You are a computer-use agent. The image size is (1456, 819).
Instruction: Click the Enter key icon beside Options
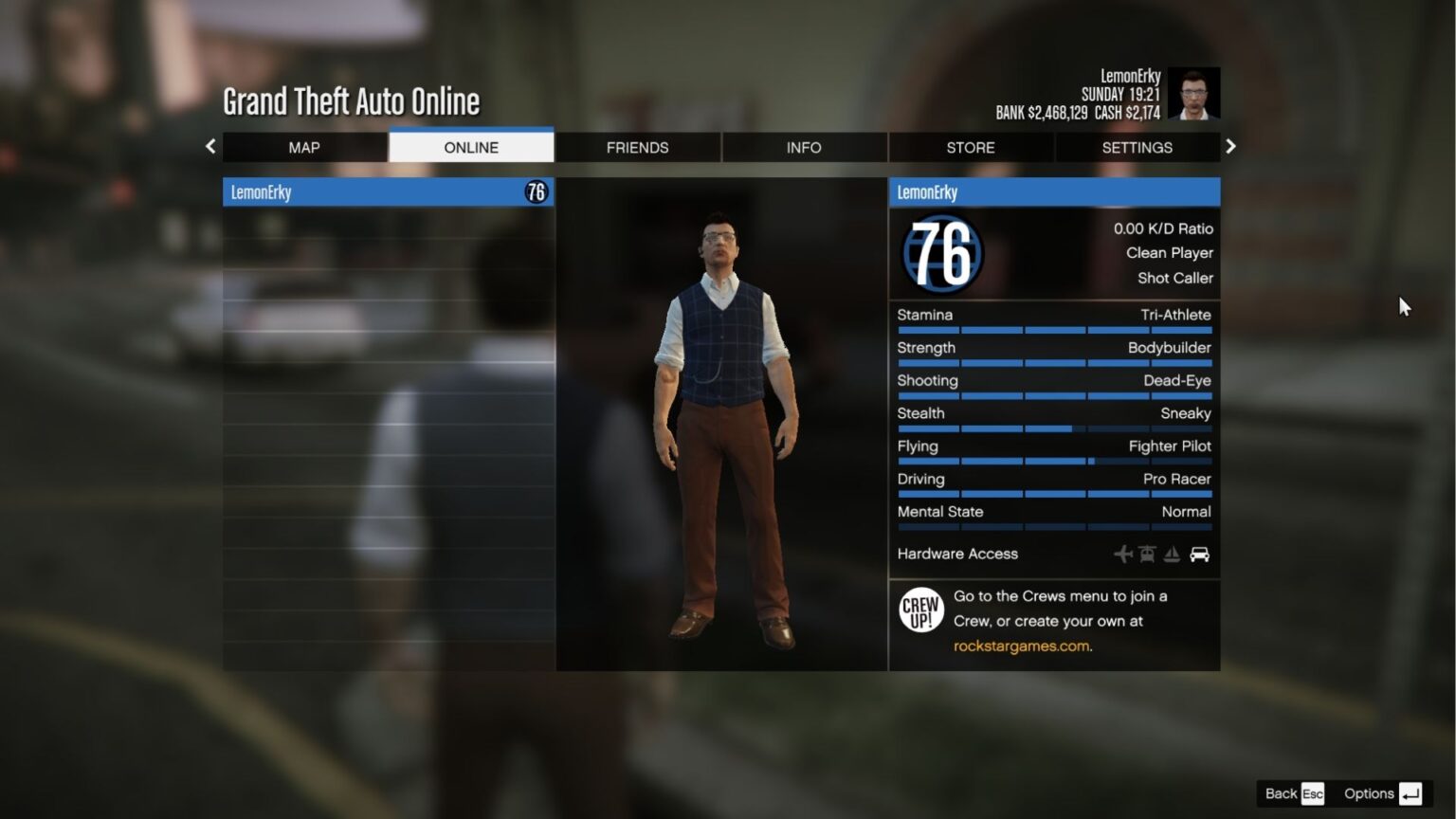pos(1411,793)
